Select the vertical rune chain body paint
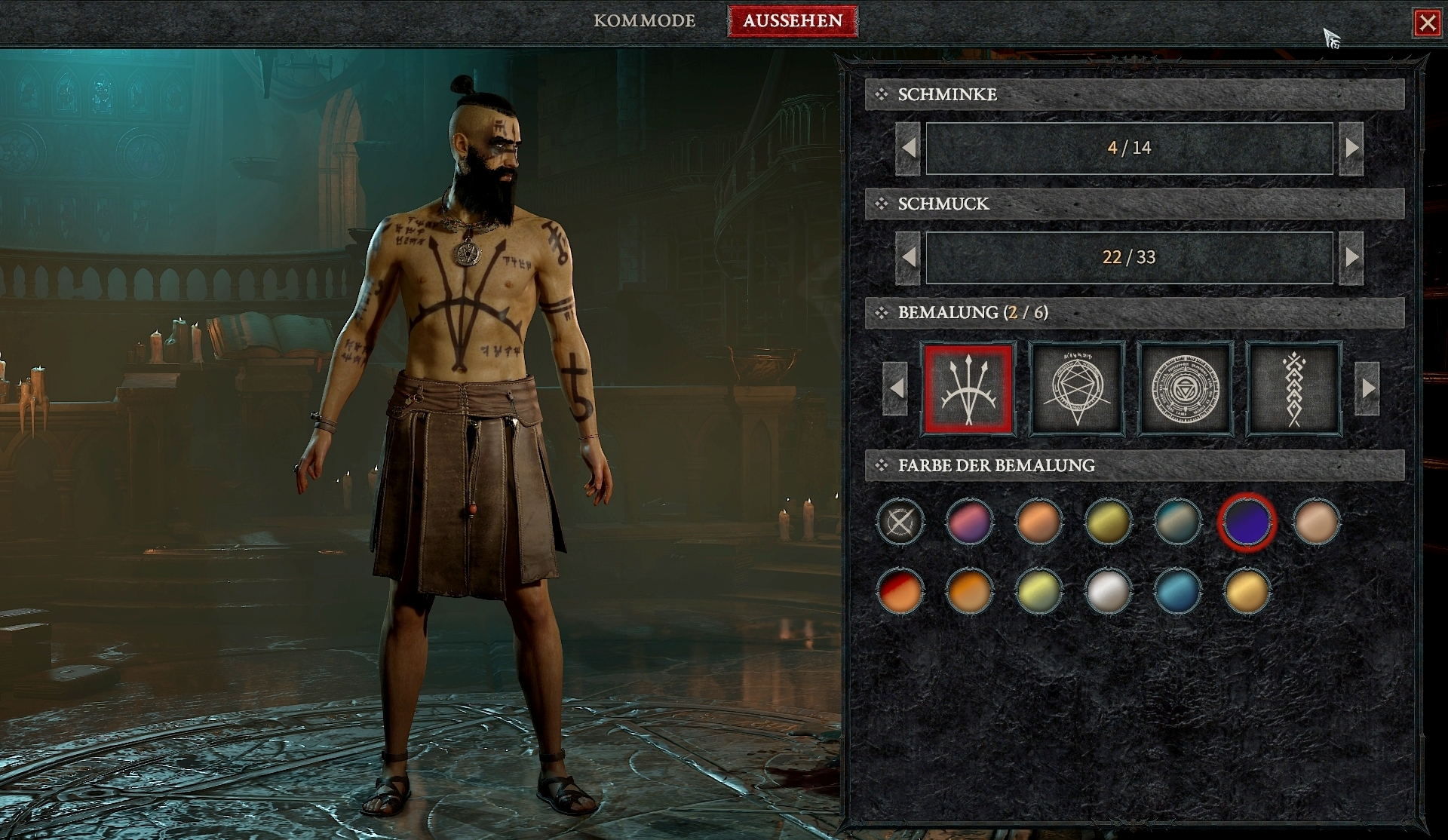Image resolution: width=1448 pixels, height=840 pixels. [x=1294, y=391]
